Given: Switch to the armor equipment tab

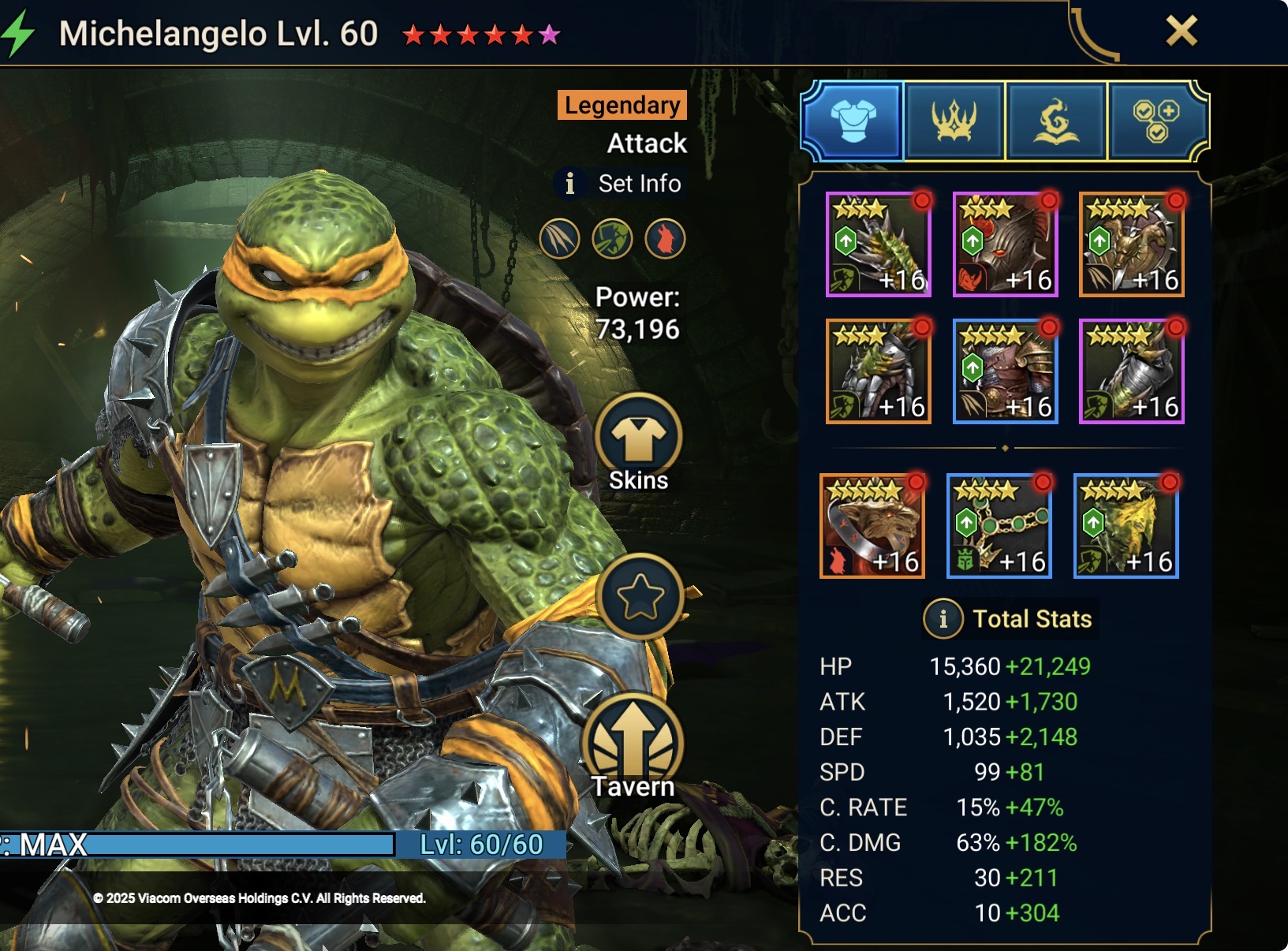Looking at the screenshot, I should pos(853,121).
